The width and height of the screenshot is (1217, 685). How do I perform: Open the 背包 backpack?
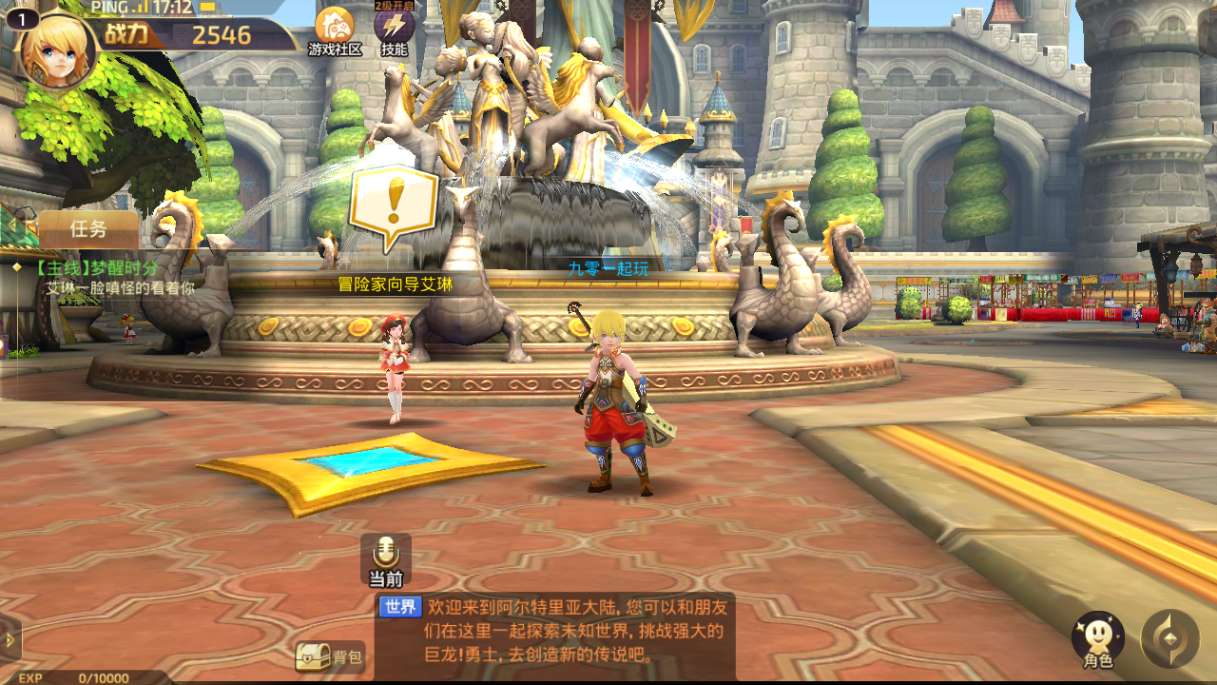pos(329,657)
